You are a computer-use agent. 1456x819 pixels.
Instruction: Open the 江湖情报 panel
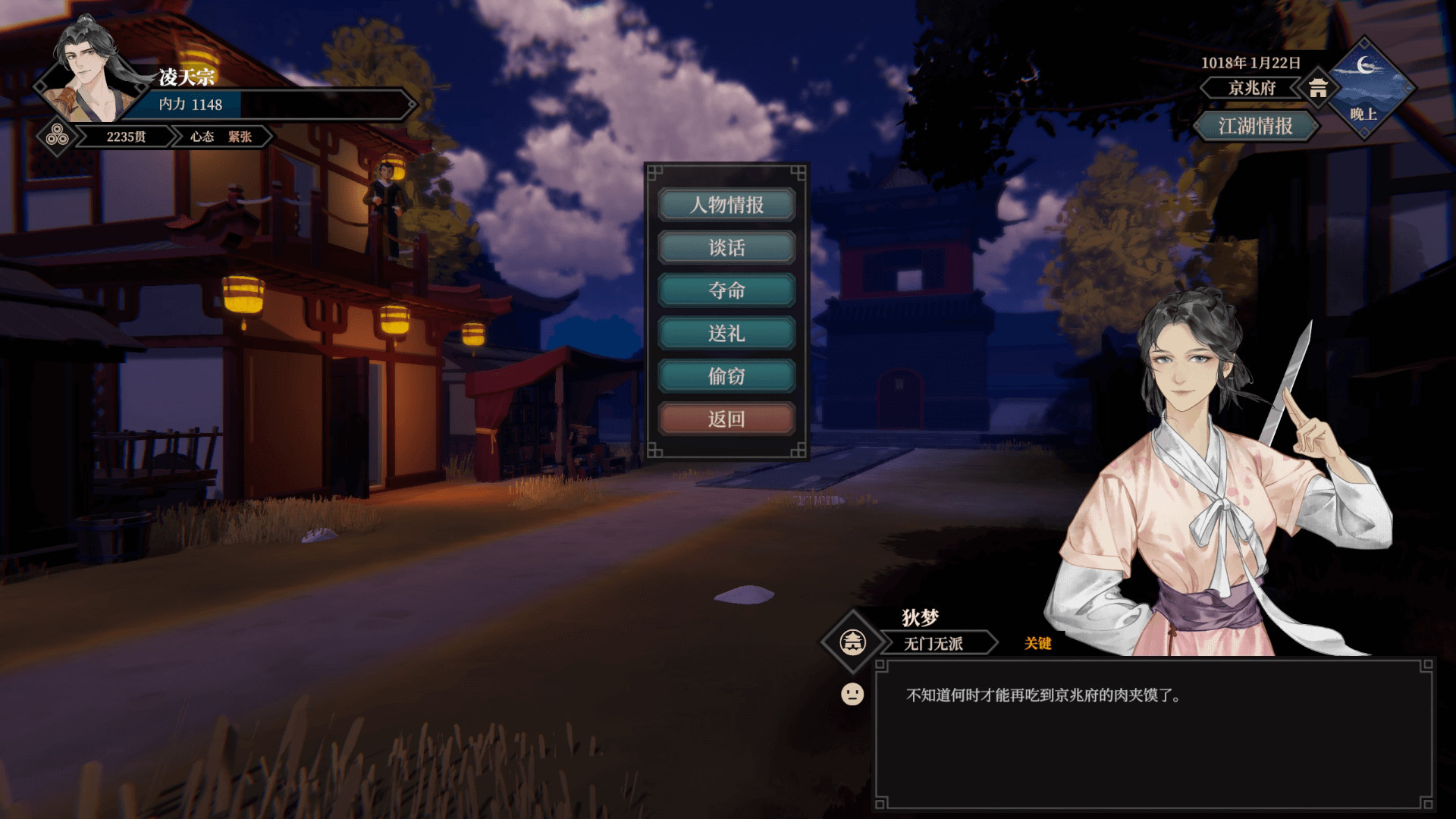click(x=1255, y=126)
